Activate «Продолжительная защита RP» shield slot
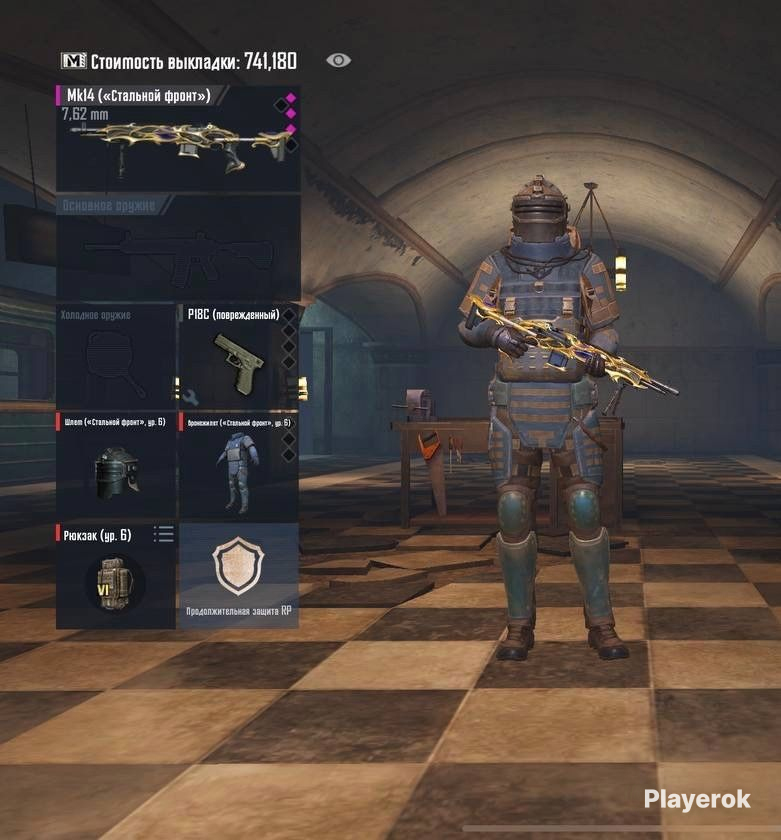Screen dimensions: 781x840 (x=238, y=575)
